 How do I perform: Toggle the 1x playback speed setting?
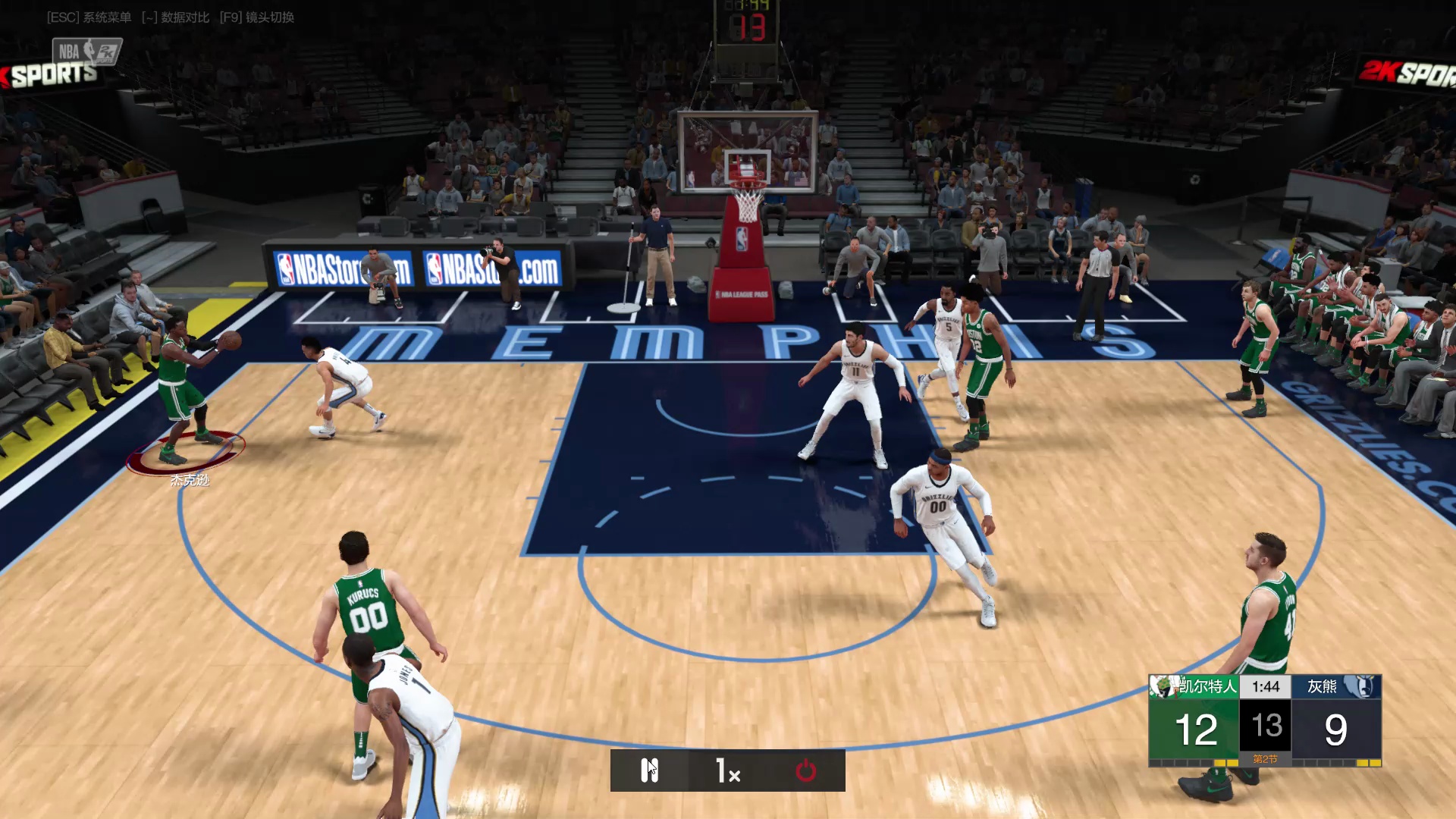[x=726, y=769]
